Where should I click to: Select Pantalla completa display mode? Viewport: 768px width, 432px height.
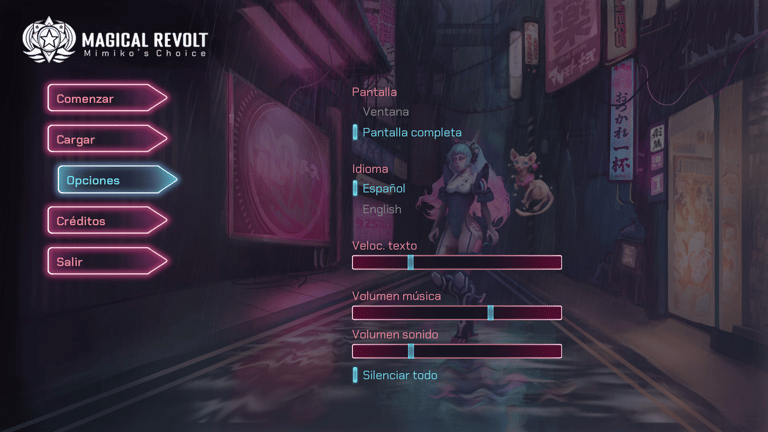(x=411, y=132)
